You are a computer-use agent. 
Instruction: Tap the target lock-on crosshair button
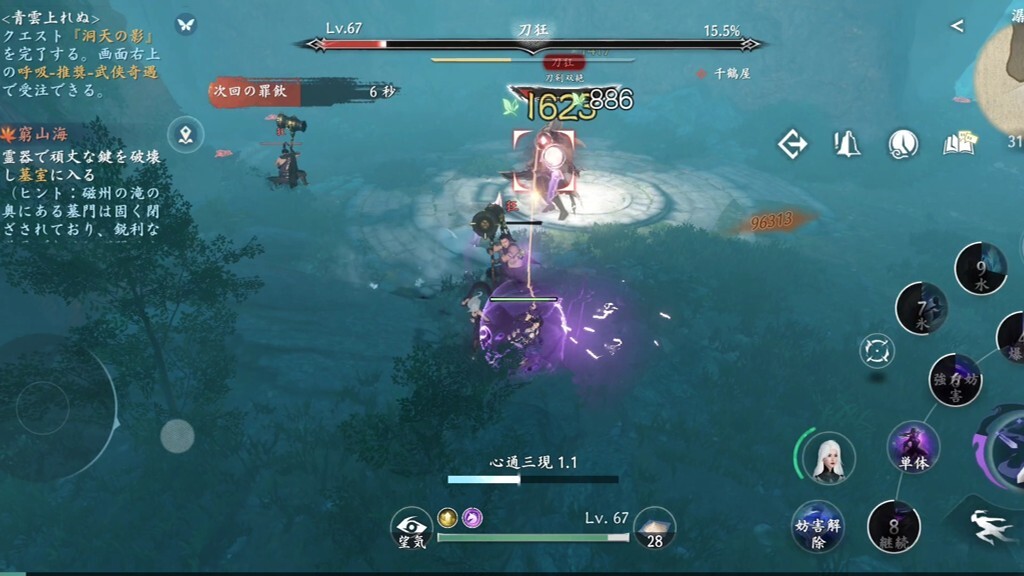[877, 350]
